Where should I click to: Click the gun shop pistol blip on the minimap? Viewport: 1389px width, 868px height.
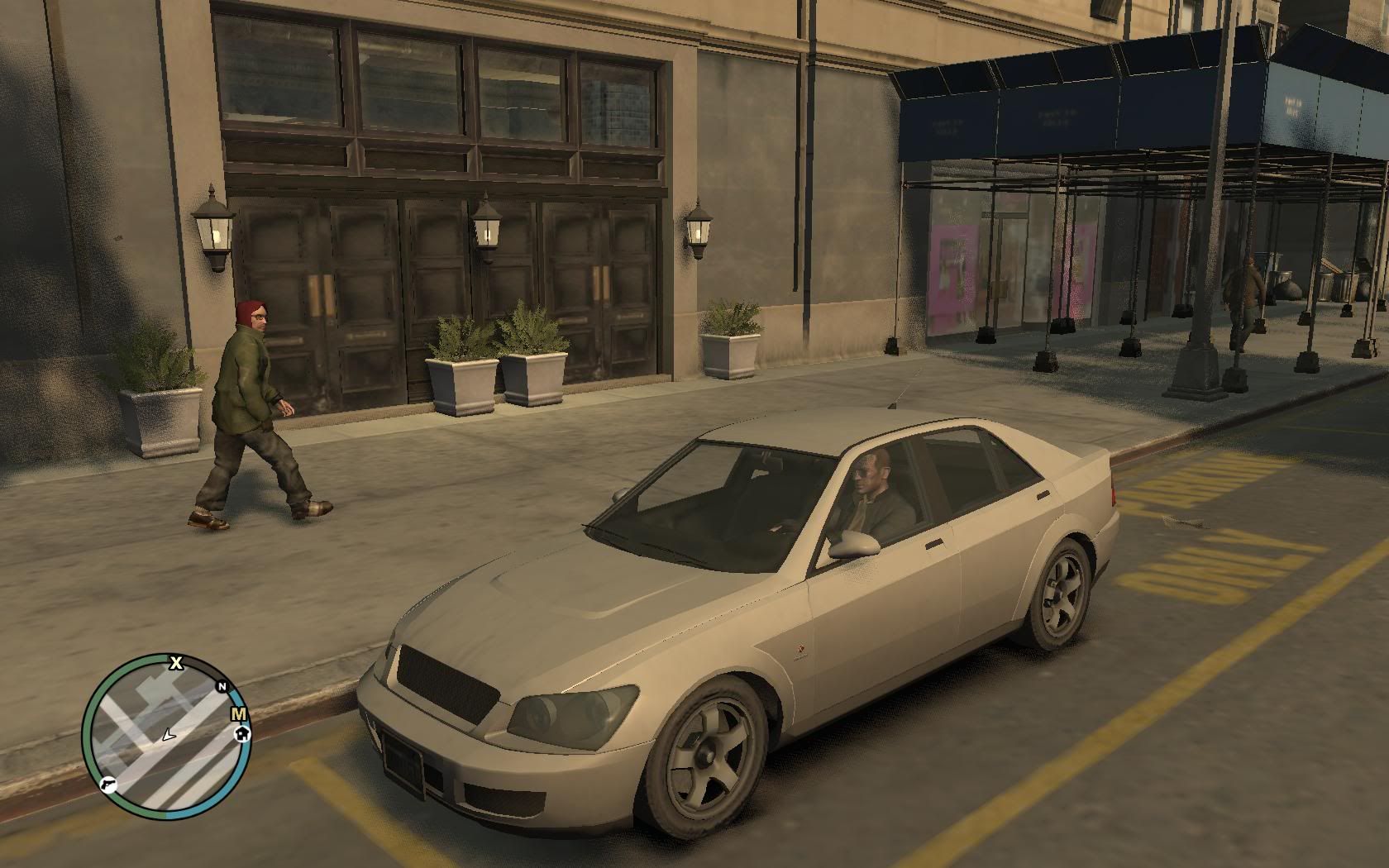click(x=108, y=784)
